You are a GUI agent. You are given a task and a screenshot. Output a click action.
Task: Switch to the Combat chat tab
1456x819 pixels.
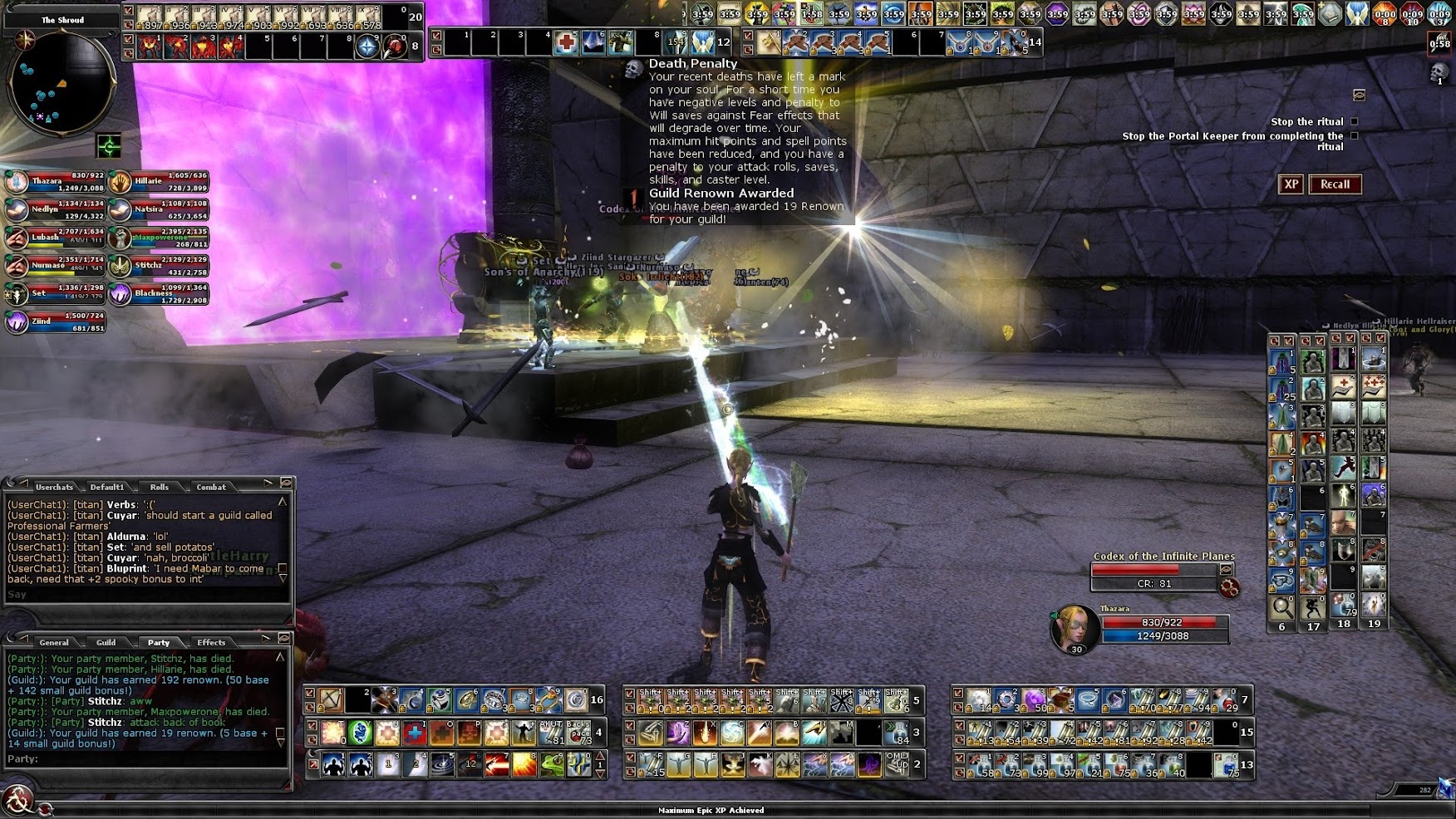pyautogui.click(x=211, y=487)
